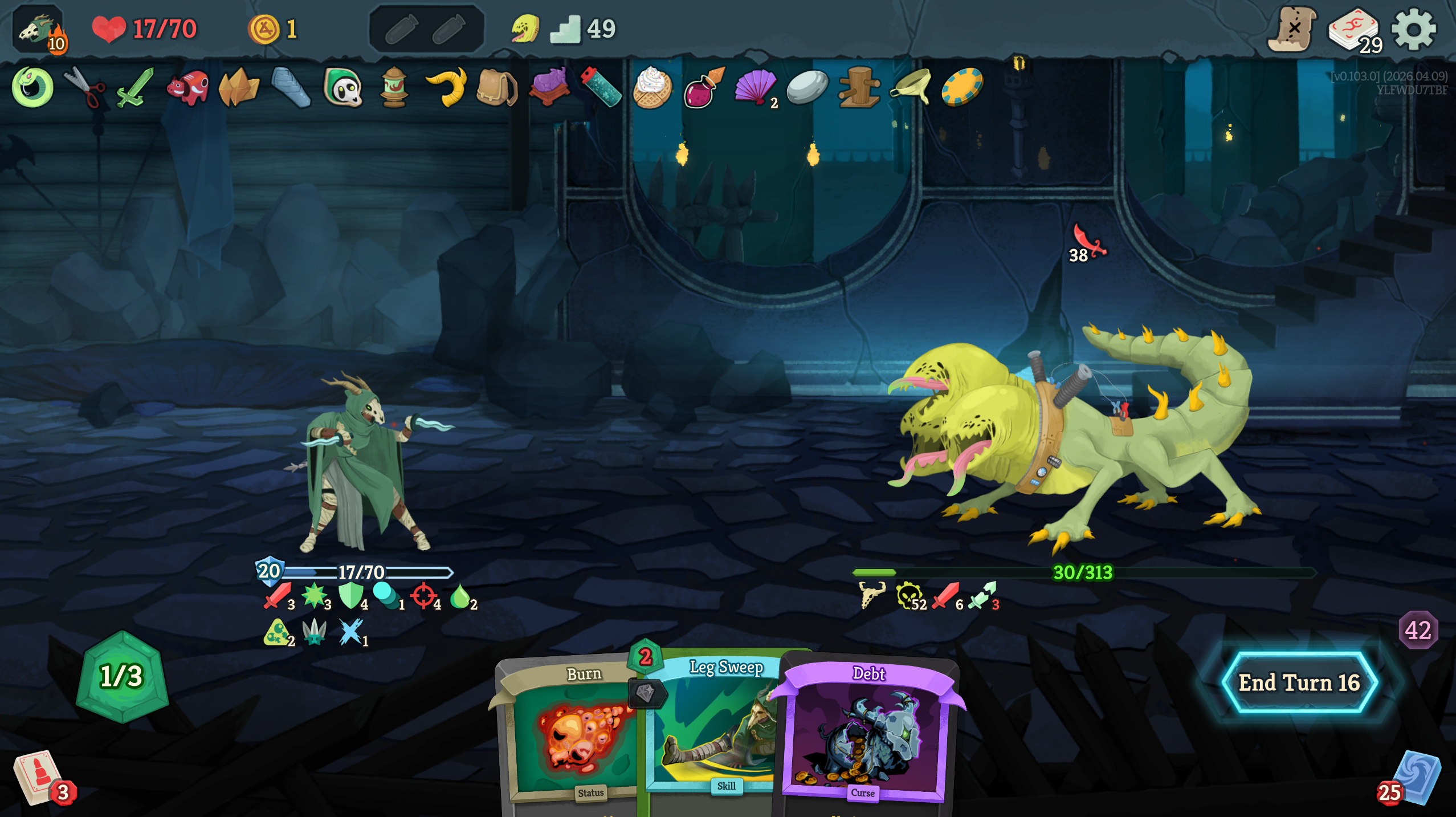Click the character portrait with ascension flame
The width and height of the screenshot is (1456, 817).
point(39,30)
